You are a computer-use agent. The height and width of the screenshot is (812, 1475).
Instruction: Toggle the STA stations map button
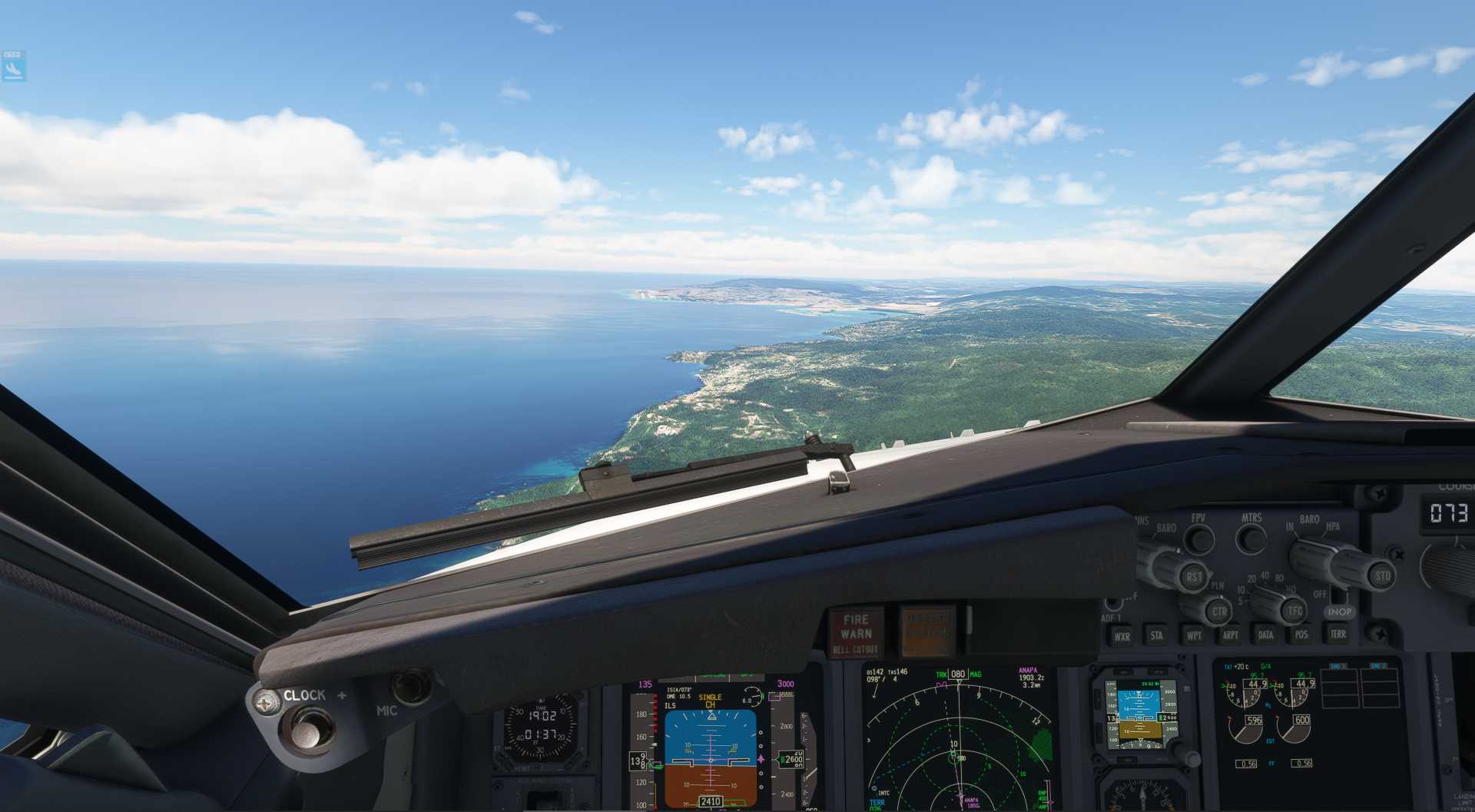(1156, 635)
